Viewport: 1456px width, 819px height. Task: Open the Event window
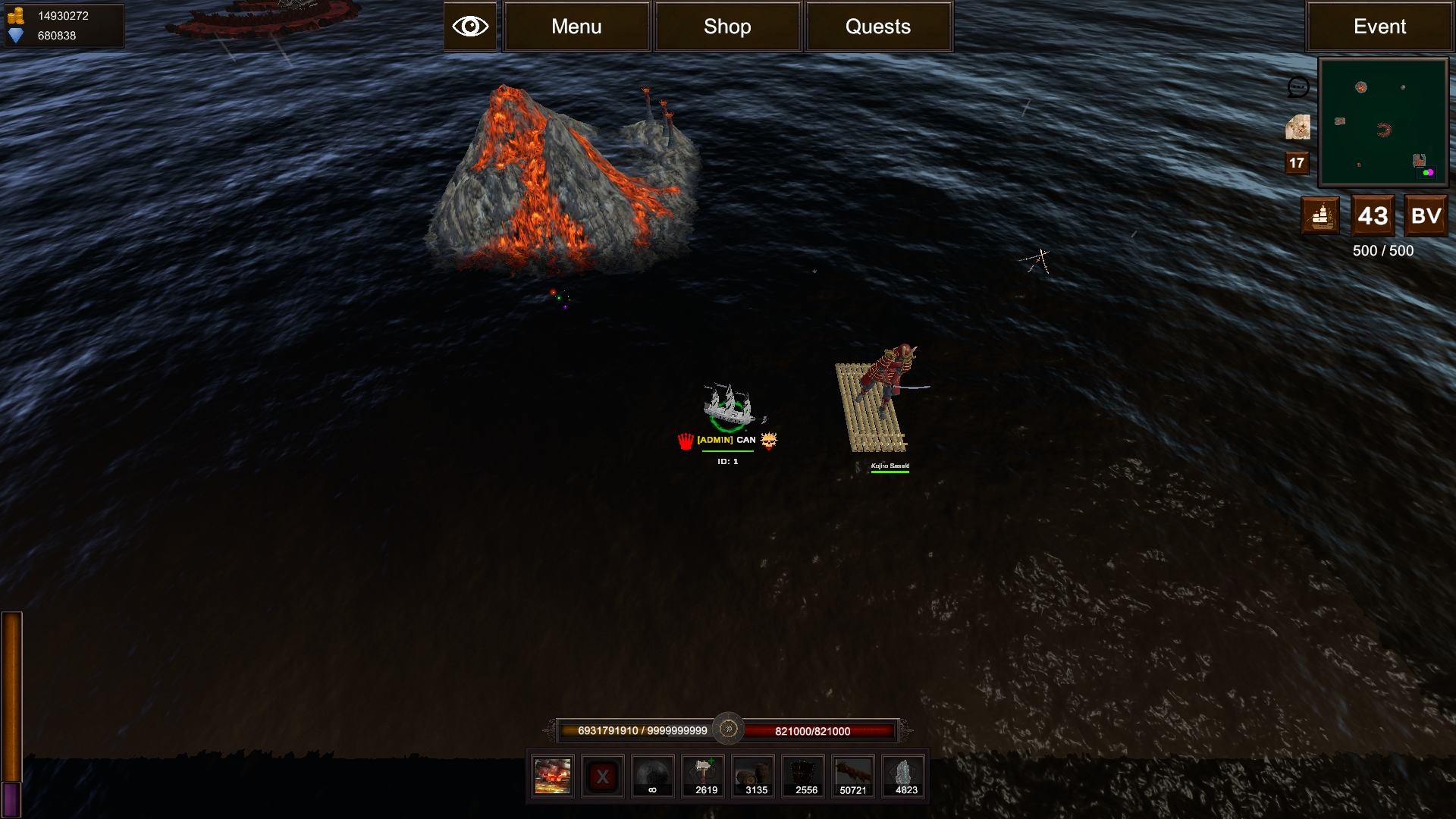pyautogui.click(x=1379, y=27)
